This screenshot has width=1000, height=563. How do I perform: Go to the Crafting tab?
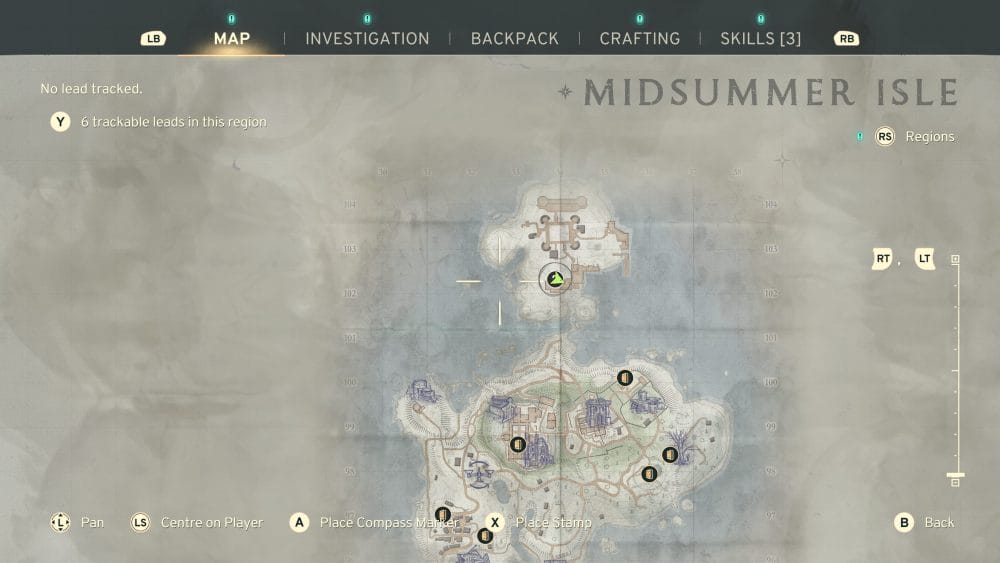tap(640, 39)
